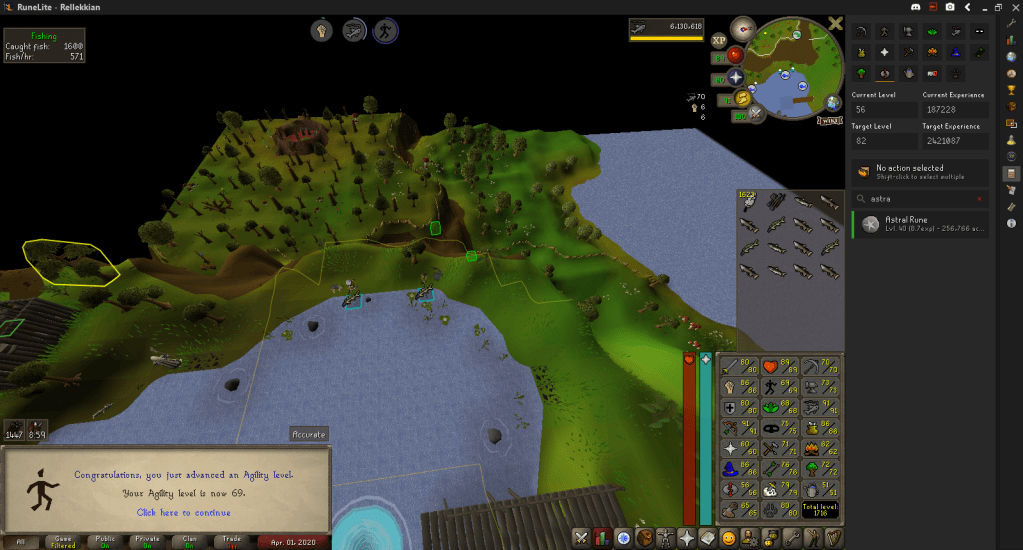Click the special attack crossed swords orb
Image resolution: width=1023 pixels, height=550 pixels.
coord(756,113)
